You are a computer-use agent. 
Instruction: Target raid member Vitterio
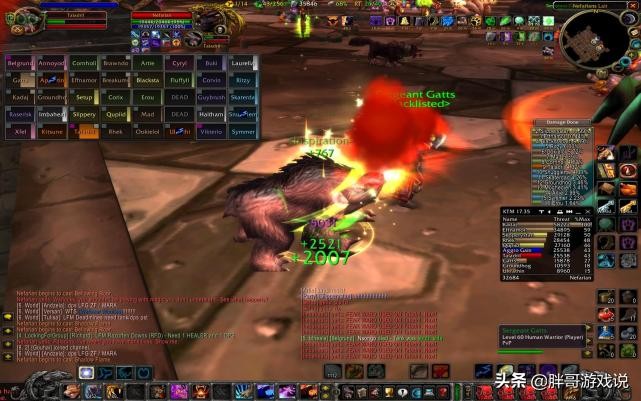click(x=210, y=131)
